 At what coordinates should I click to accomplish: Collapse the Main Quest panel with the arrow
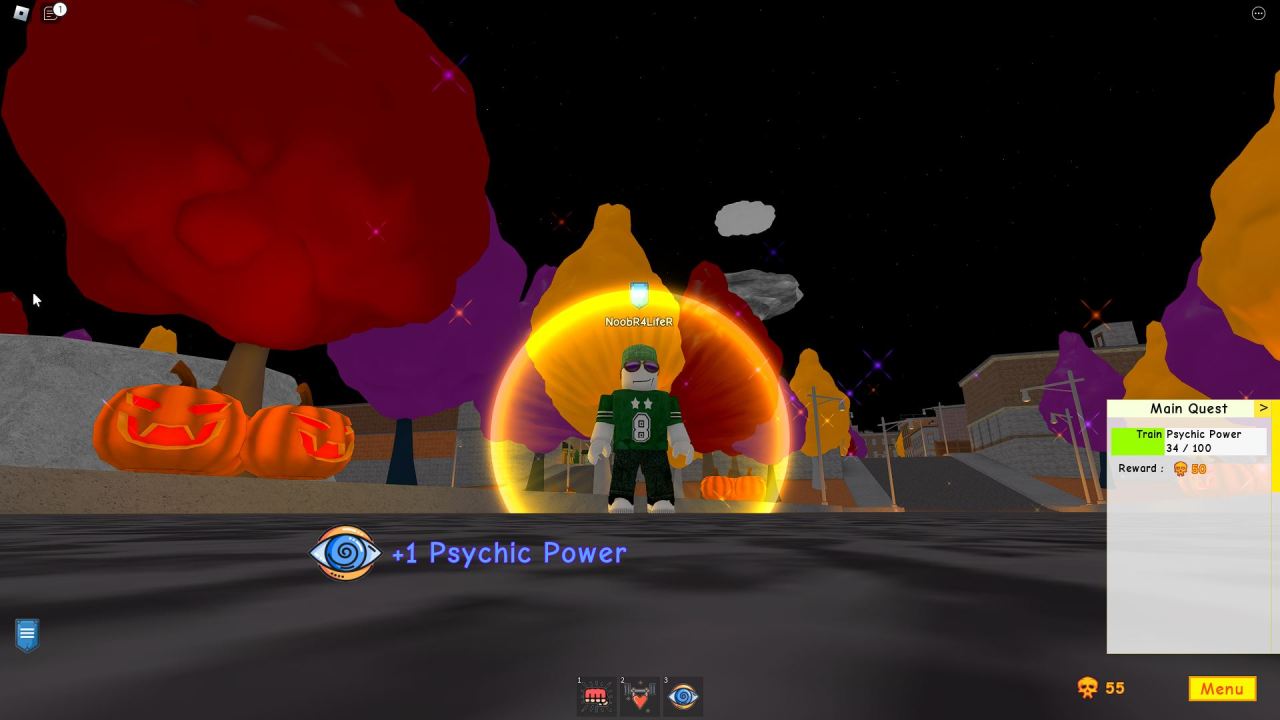1265,408
